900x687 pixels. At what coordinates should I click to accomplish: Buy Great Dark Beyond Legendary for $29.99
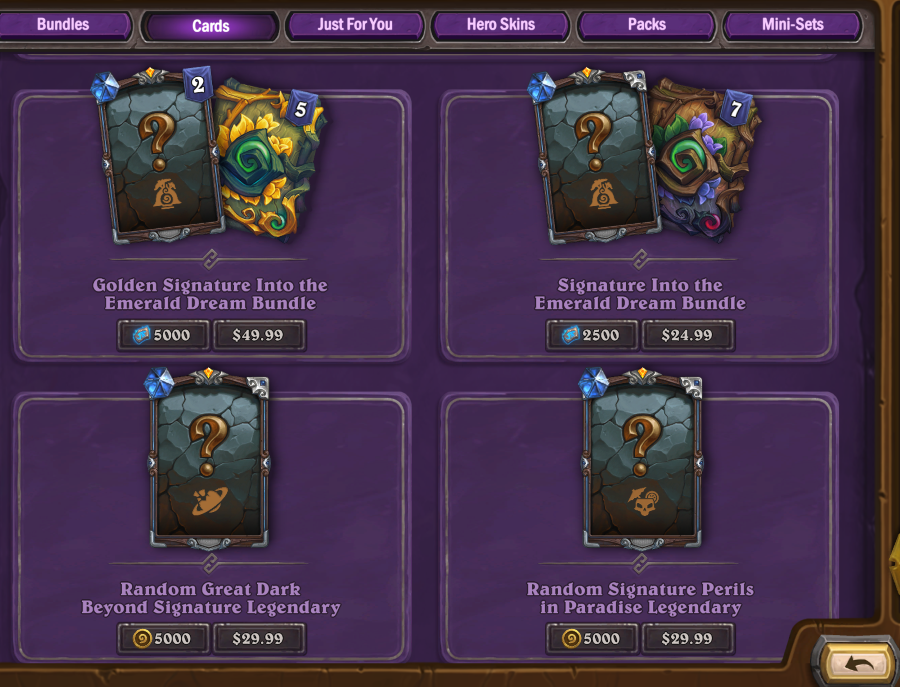click(x=258, y=638)
